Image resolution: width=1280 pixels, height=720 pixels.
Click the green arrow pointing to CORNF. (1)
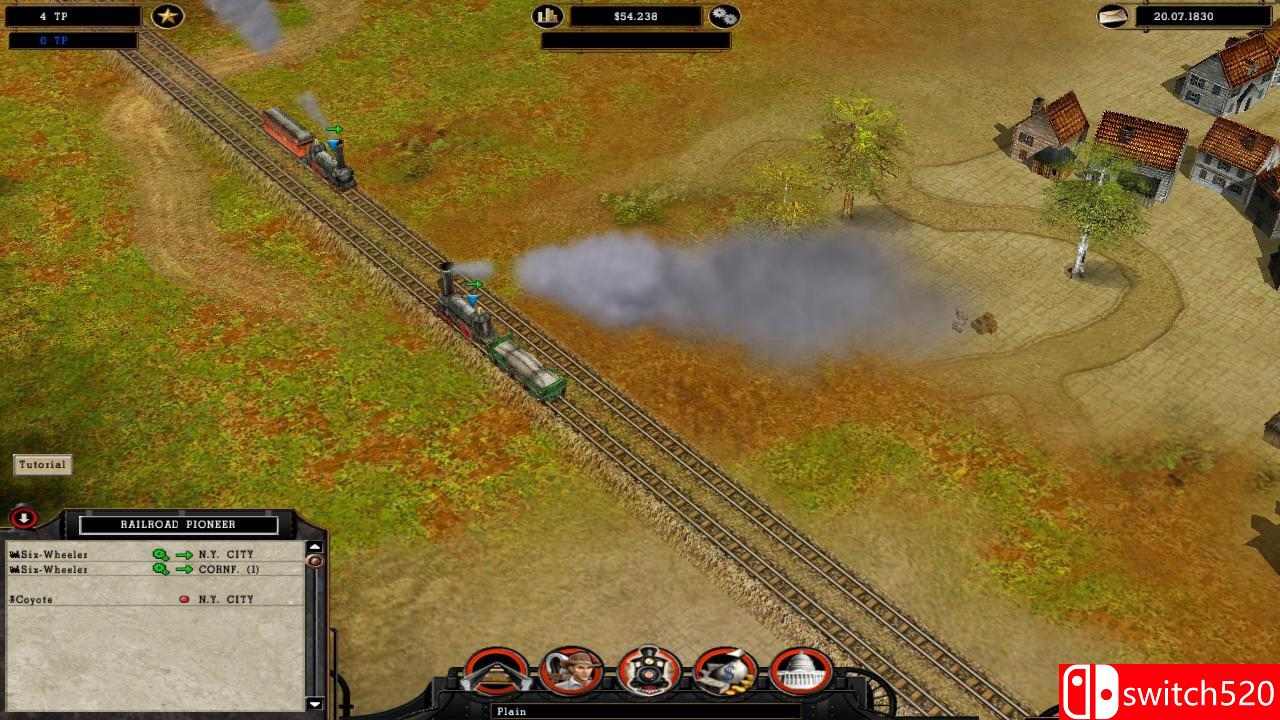[184, 570]
